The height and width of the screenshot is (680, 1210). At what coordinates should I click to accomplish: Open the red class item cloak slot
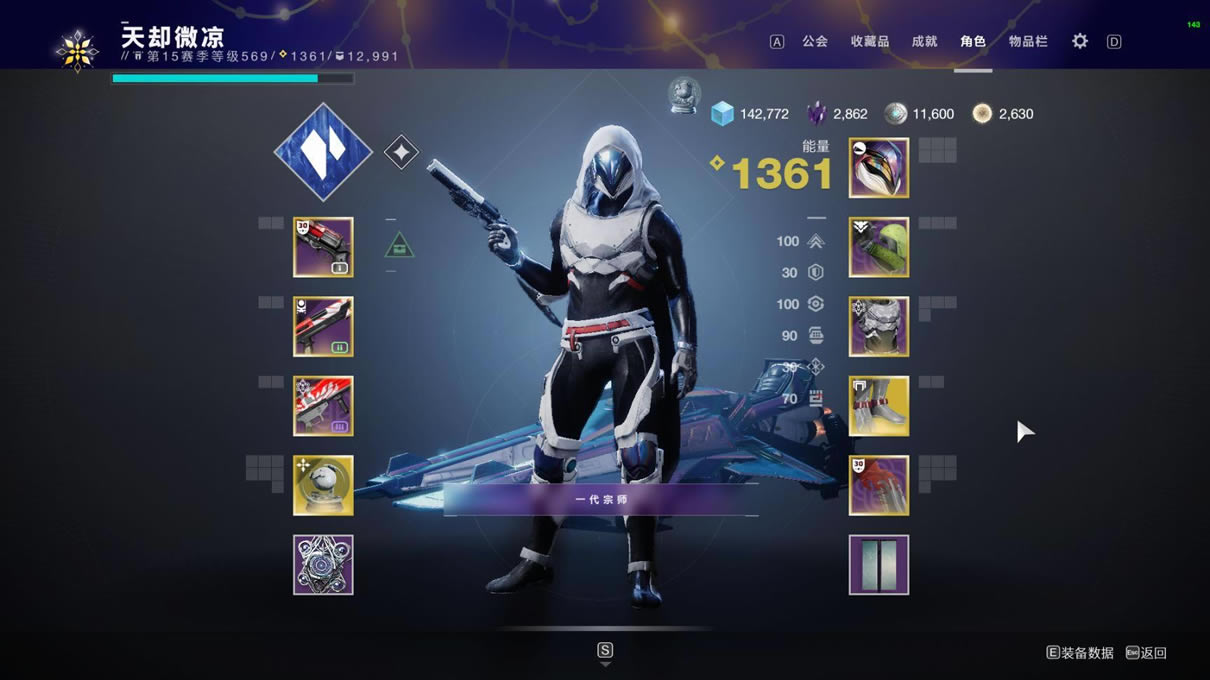click(x=879, y=485)
